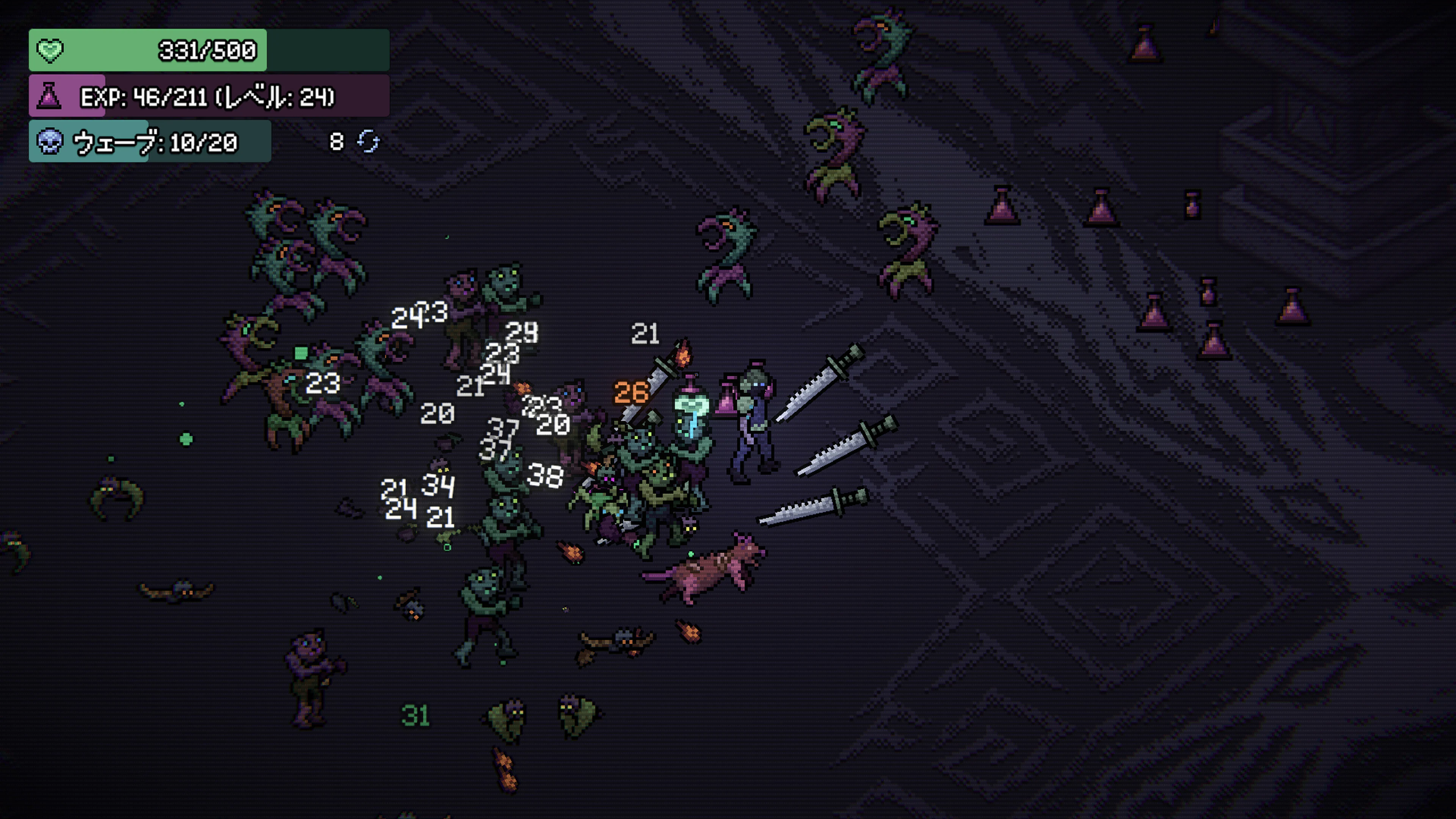The image size is (1456, 819).
Task: Click the blue reroll arrows icon
Action: tap(369, 141)
